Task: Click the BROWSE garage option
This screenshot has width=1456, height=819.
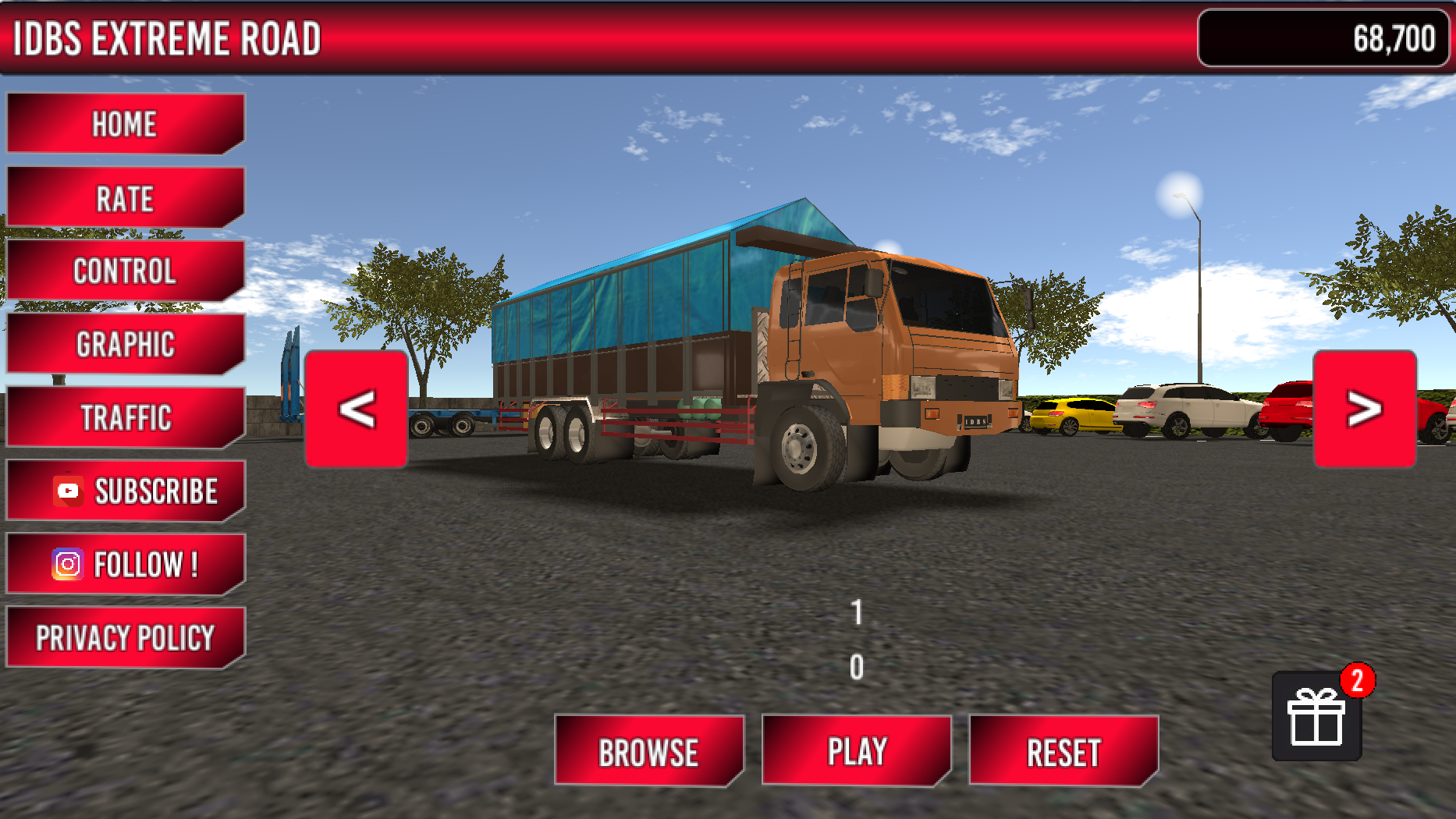Action: tap(650, 750)
